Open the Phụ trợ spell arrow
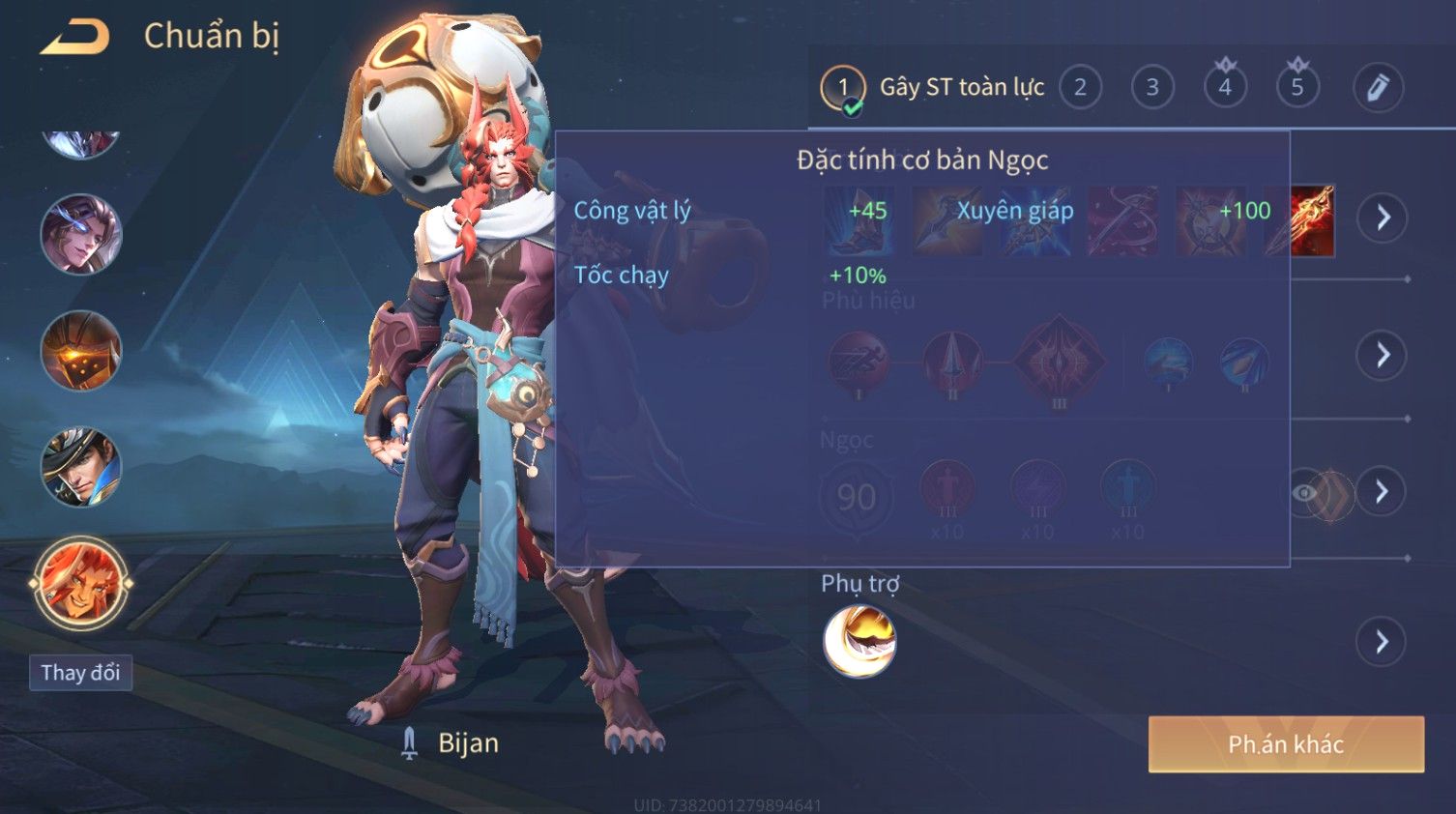1456x814 pixels. click(x=1383, y=641)
